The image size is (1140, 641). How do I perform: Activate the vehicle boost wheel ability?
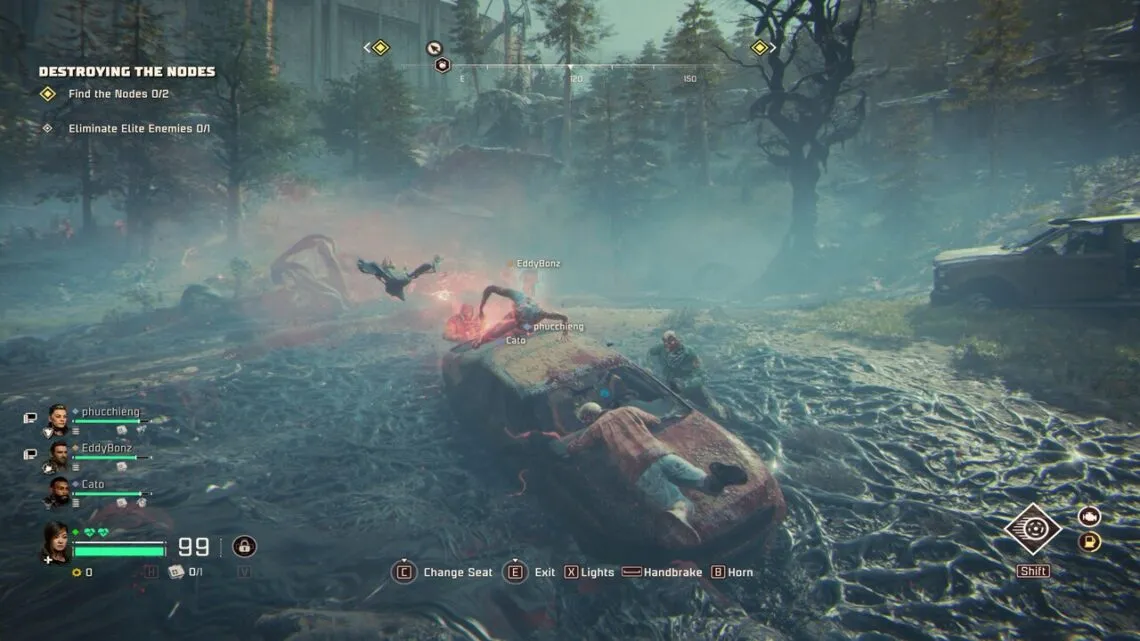click(1033, 529)
